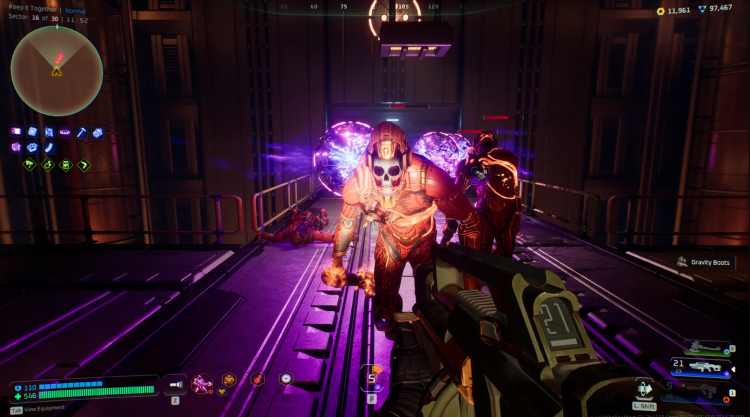
Task: Use the dash ability icon
Action: [x=644, y=387]
